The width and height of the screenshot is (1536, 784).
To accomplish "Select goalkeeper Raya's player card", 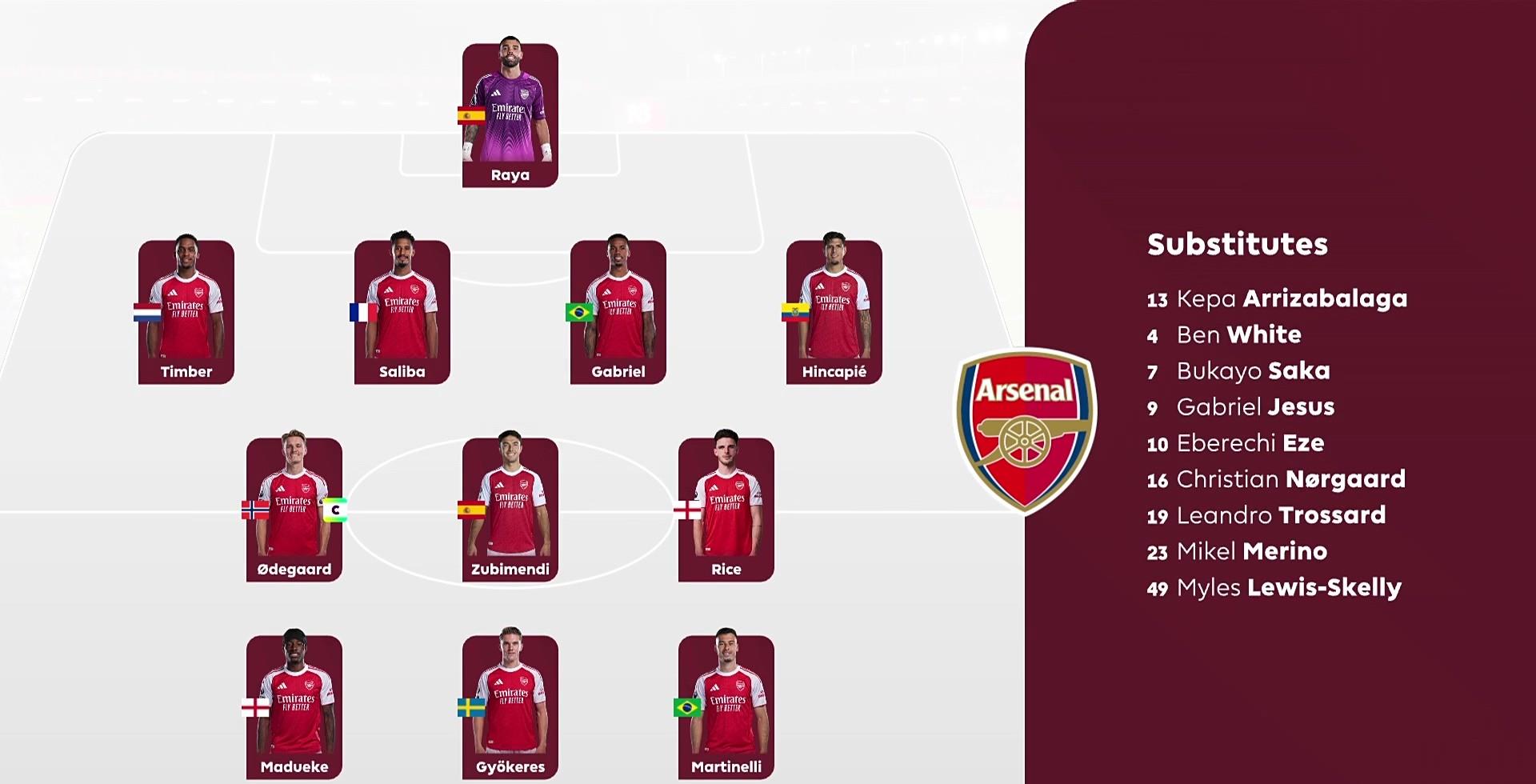I will tap(510, 115).
